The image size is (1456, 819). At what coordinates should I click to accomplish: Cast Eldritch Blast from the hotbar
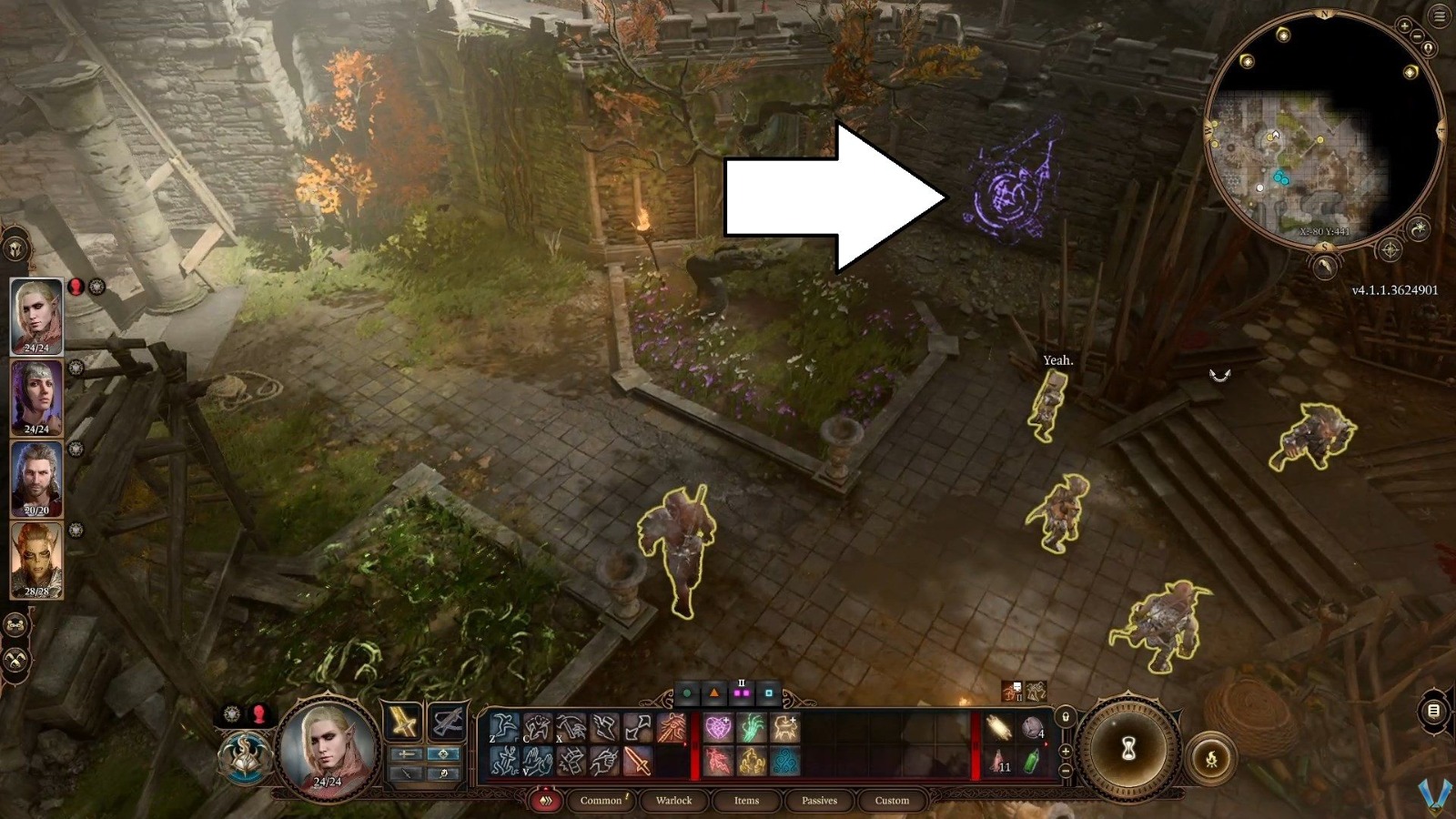[670, 726]
